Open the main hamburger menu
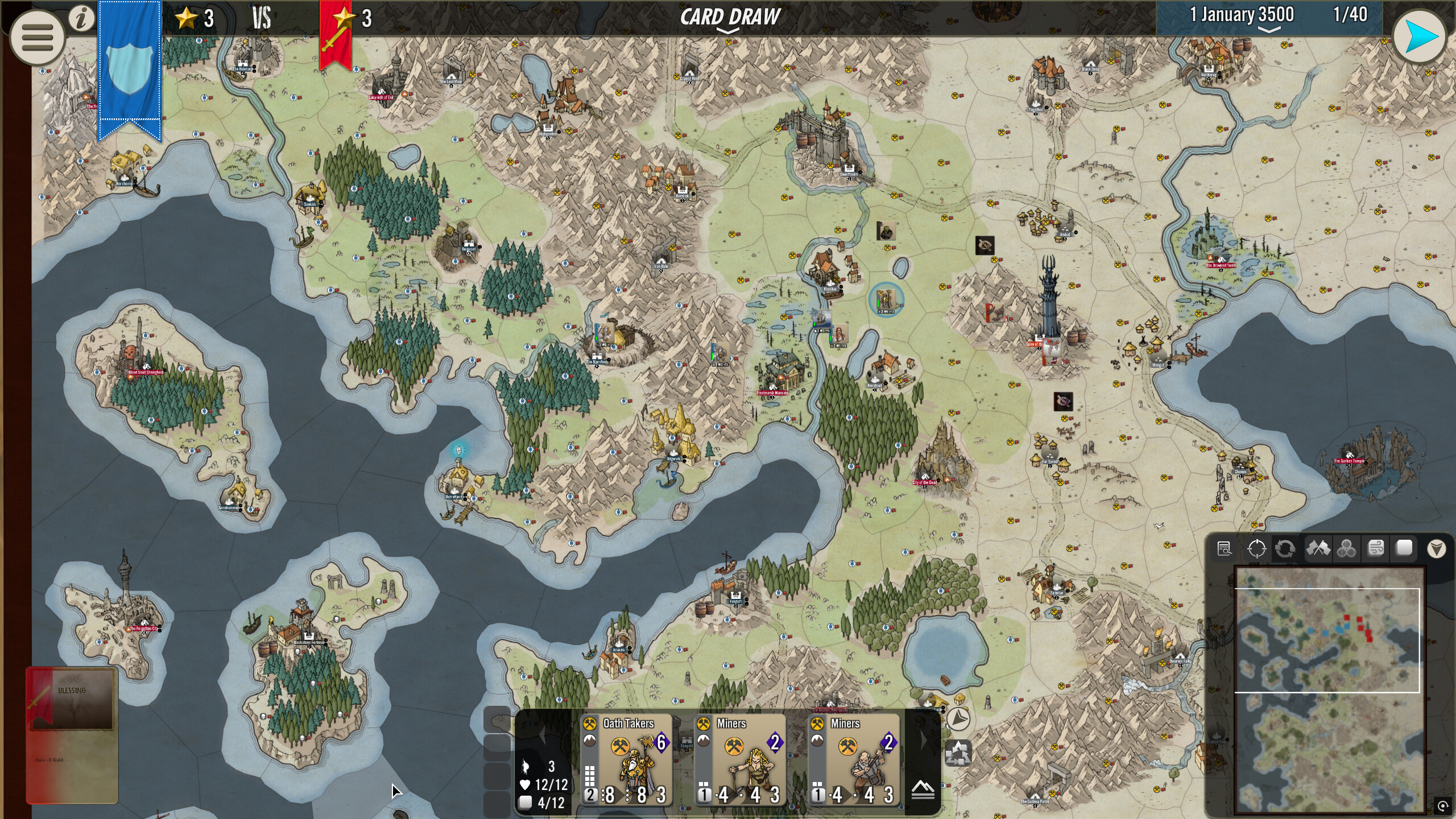The height and width of the screenshot is (819, 1456). coord(37,38)
